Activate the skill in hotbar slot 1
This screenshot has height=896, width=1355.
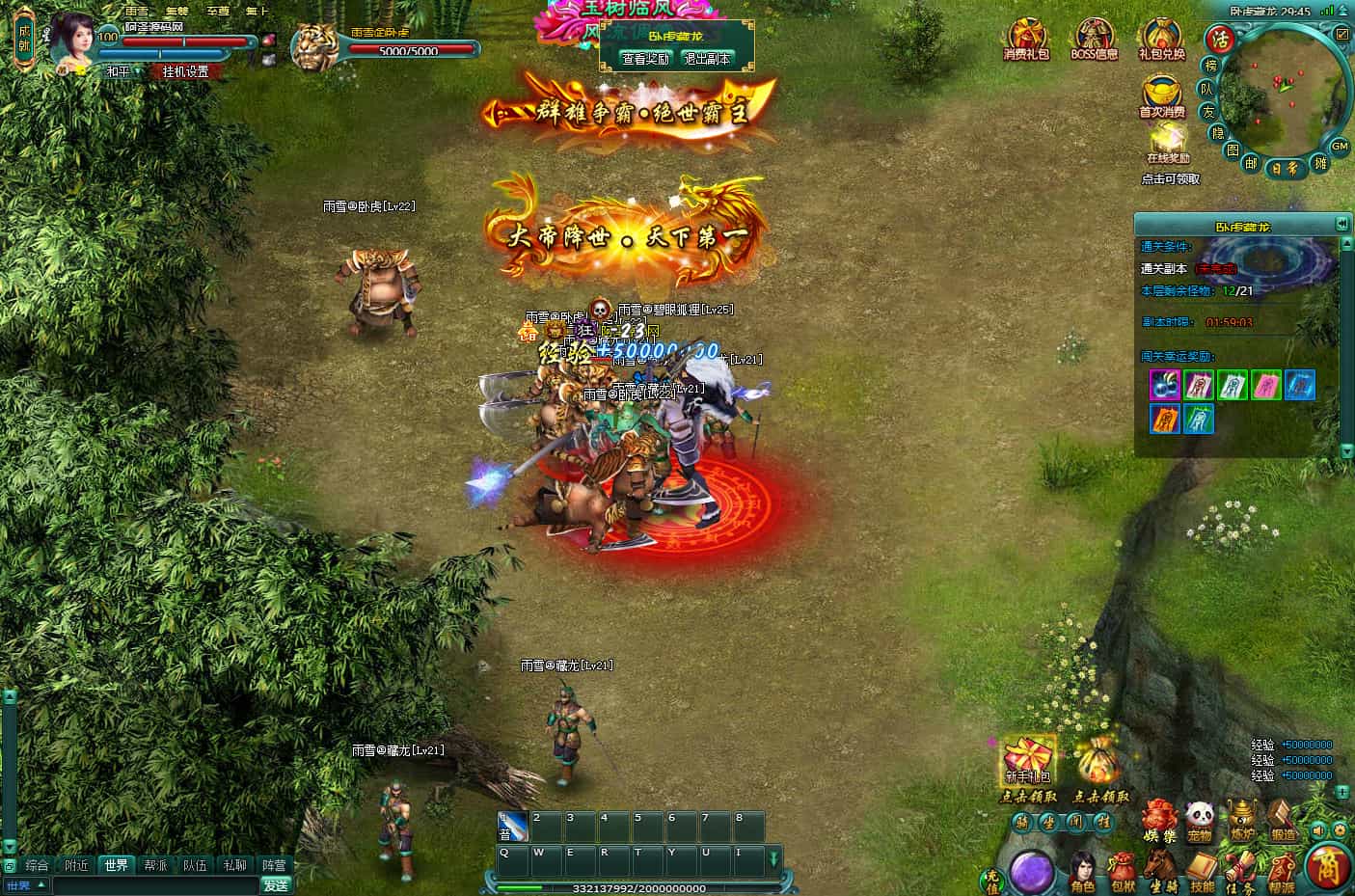click(x=512, y=827)
